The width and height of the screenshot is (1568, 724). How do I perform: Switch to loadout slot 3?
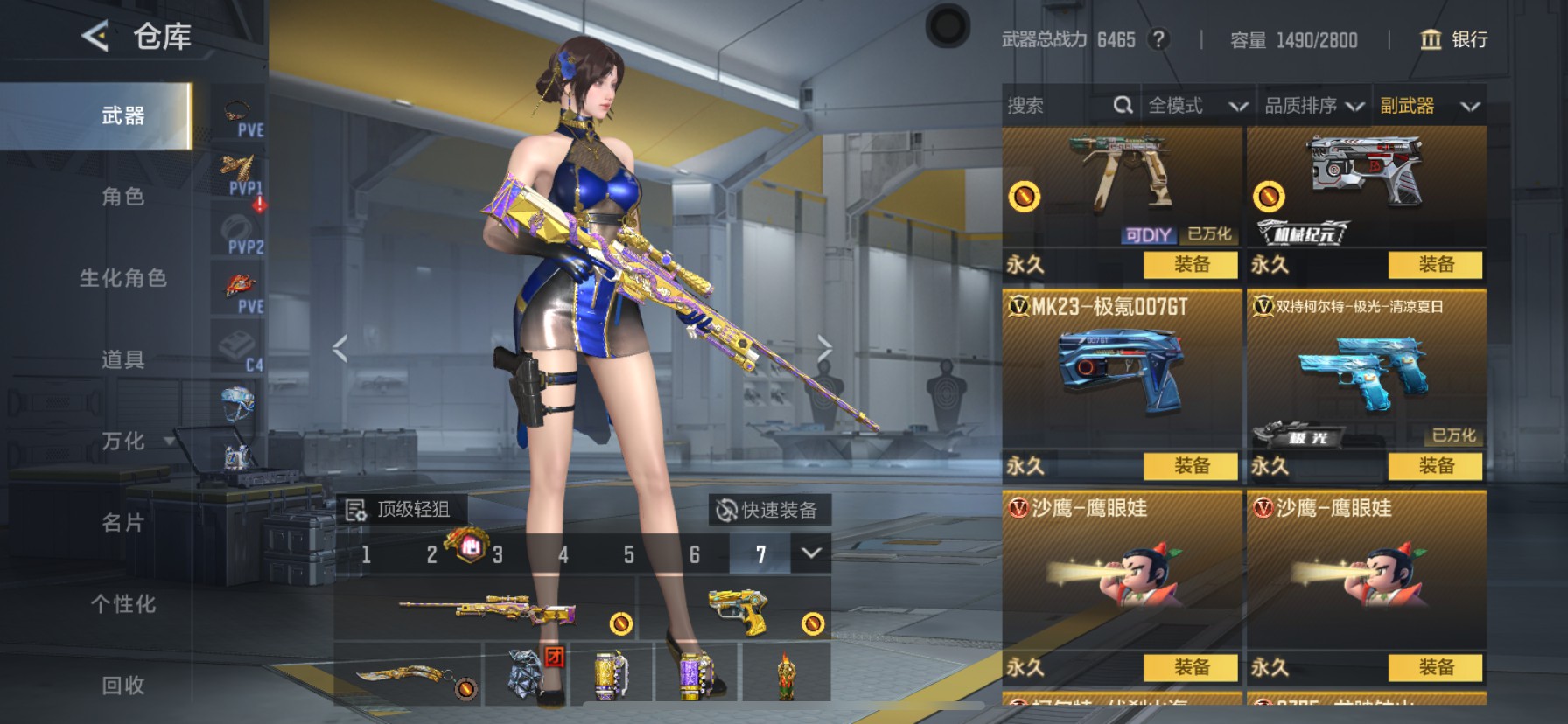click(497, 554)
